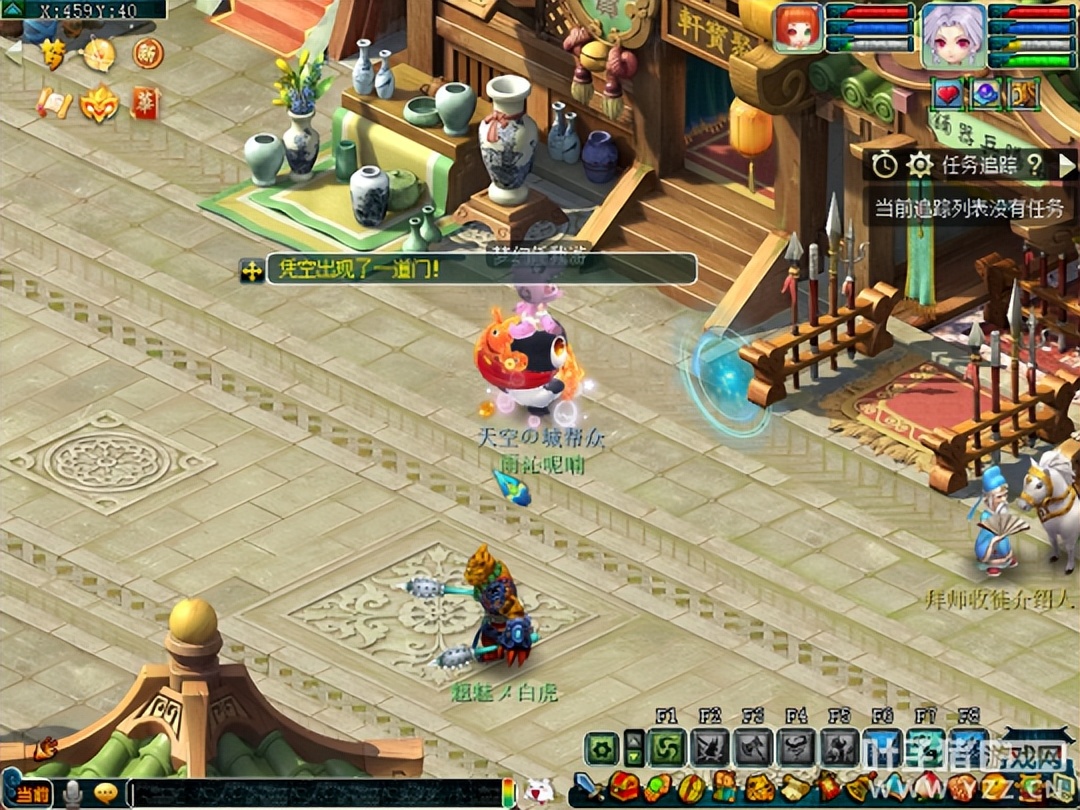Open the quest tracker help question mark
Viewport: 1080px width, 810px height.
[1034, 165]
